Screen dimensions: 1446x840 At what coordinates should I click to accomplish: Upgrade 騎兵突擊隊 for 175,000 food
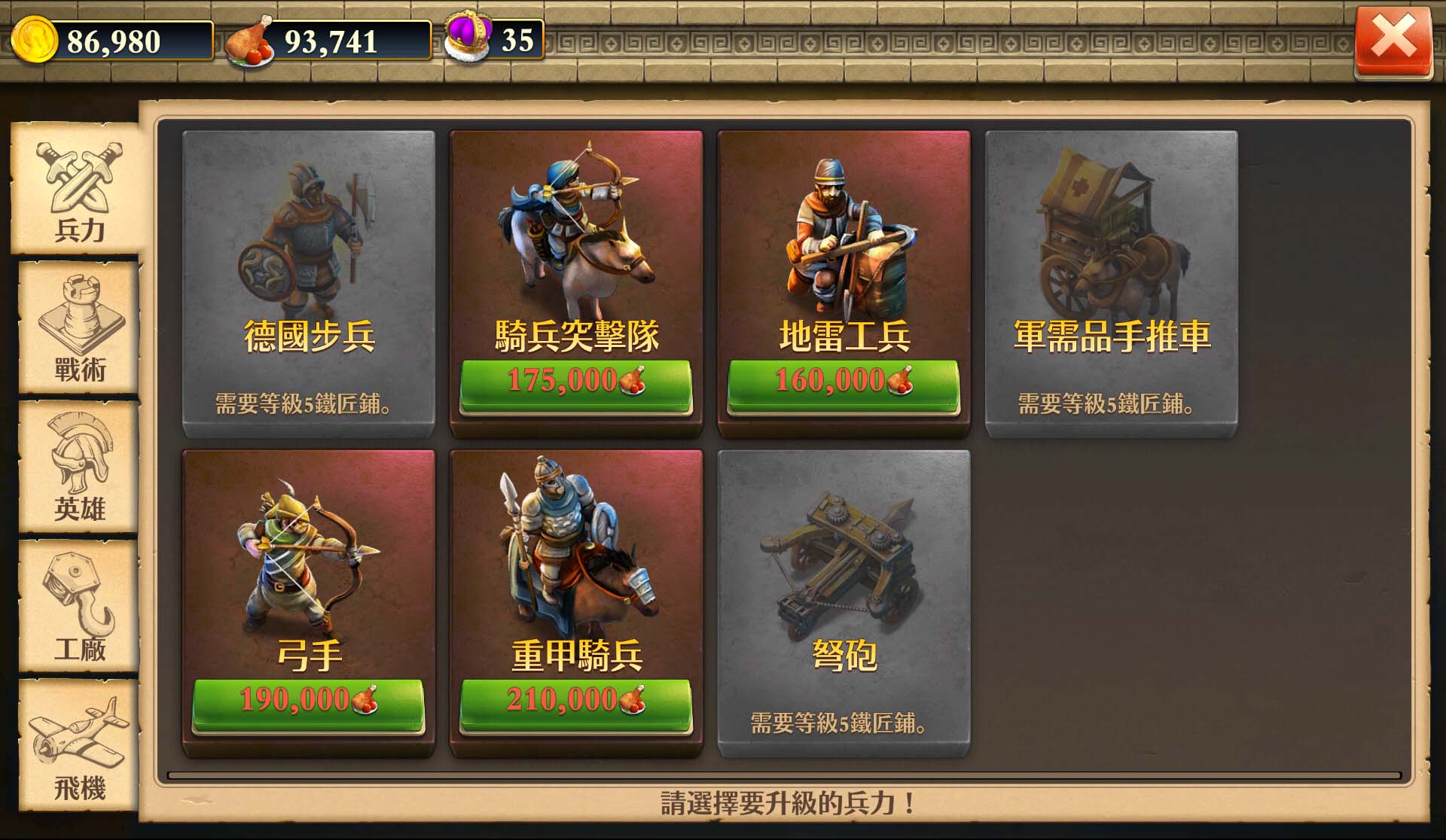(575, 382)
